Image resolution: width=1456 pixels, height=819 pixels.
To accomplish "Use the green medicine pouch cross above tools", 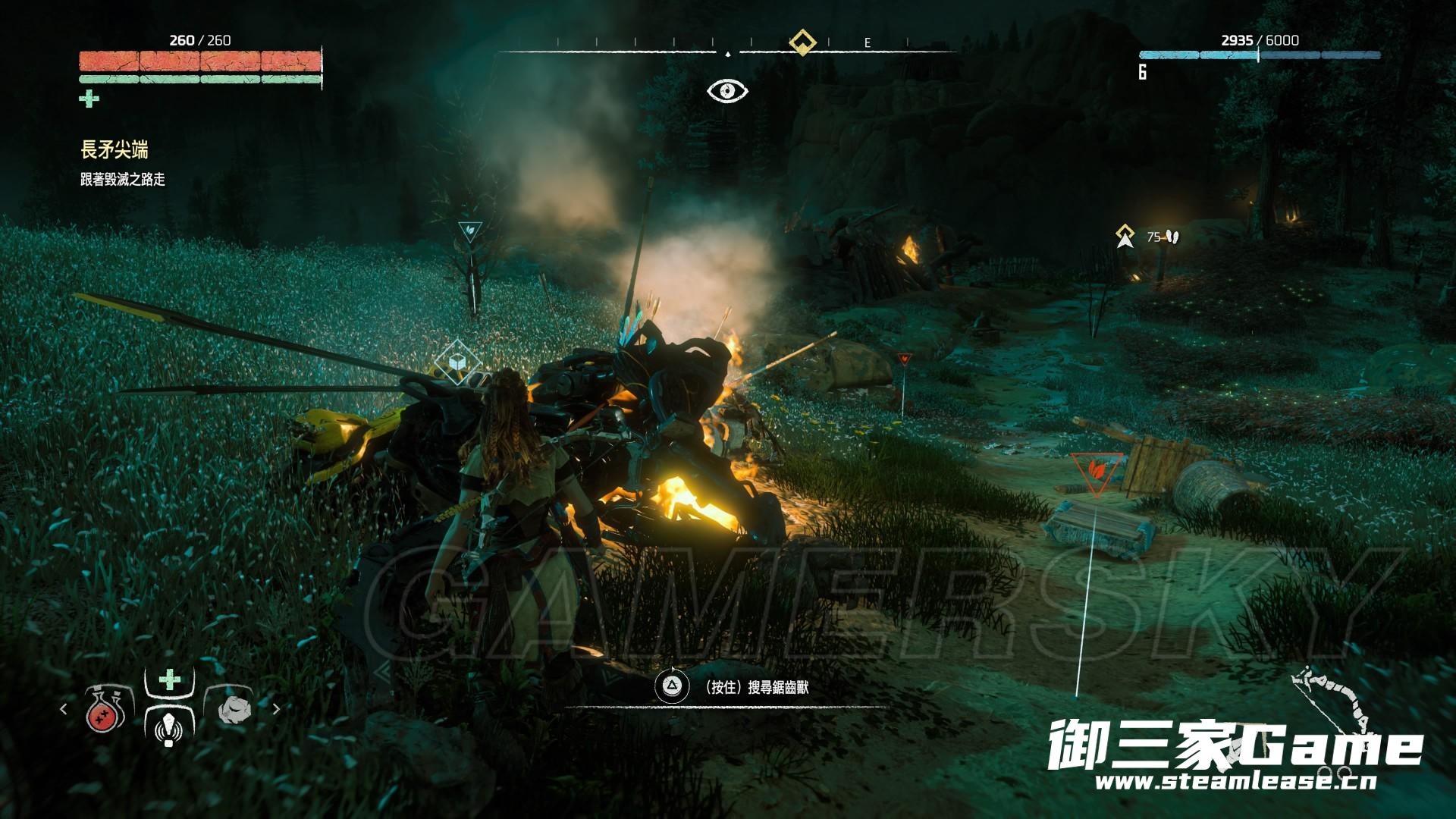I will pyautogui.click(x=170, y=679).
